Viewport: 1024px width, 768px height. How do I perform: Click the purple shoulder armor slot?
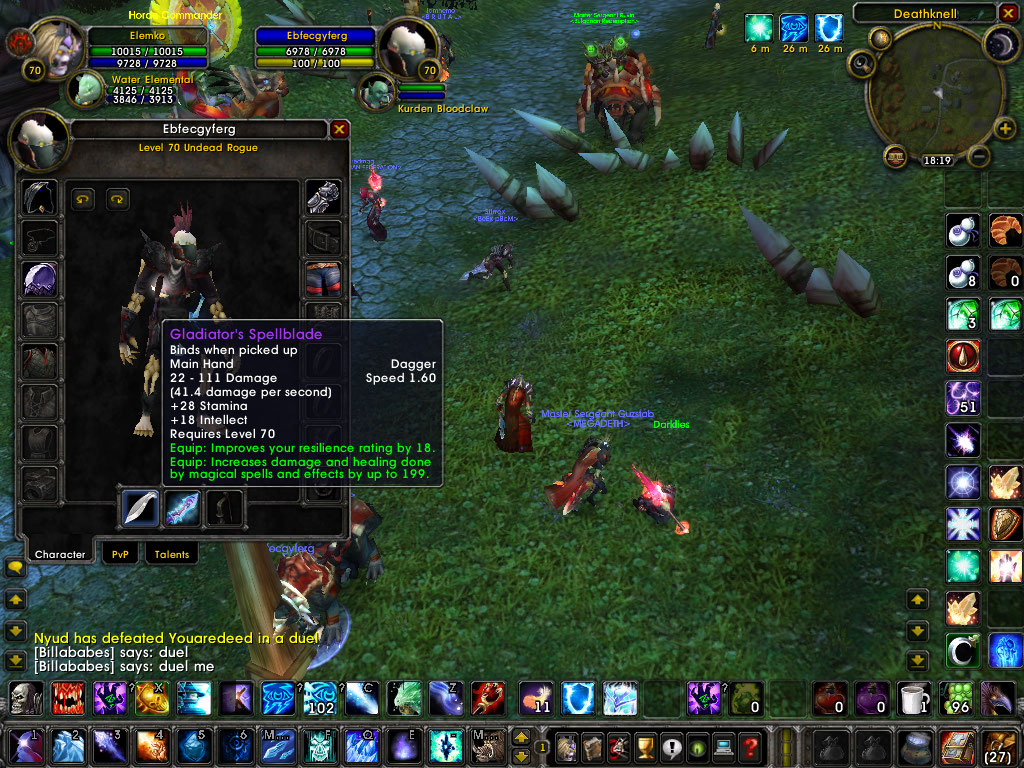40,278
